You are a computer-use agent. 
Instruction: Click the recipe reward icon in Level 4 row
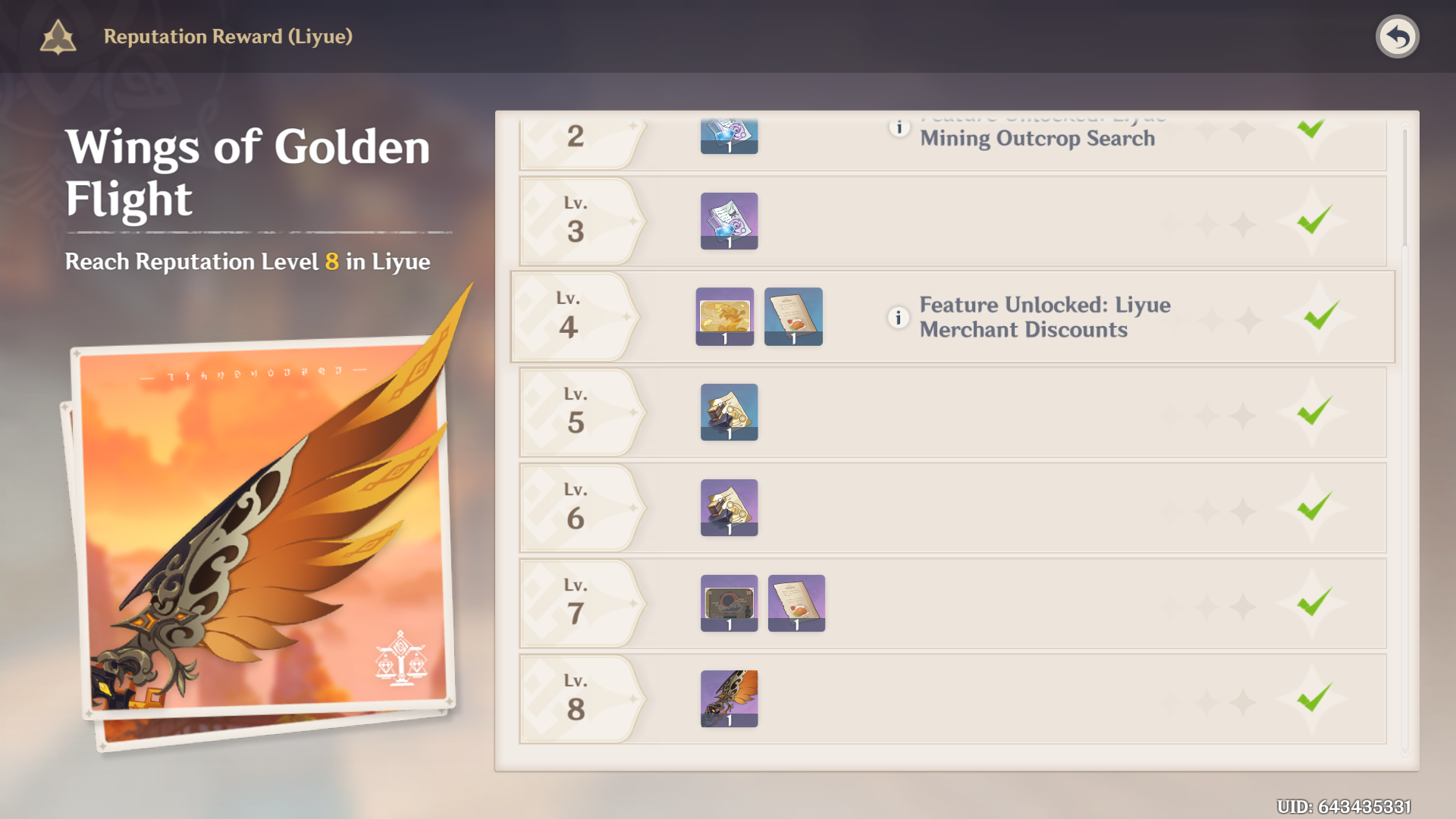[x=793, y=316]
